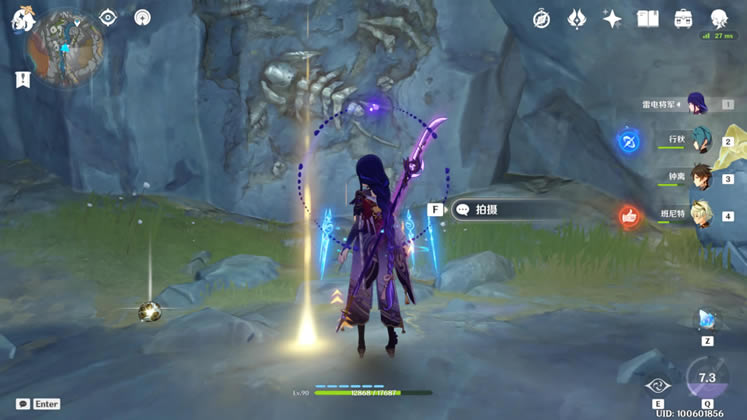Screen dimensions: 747x420
Task: Open the circular minimap
Action: (66, 49)
